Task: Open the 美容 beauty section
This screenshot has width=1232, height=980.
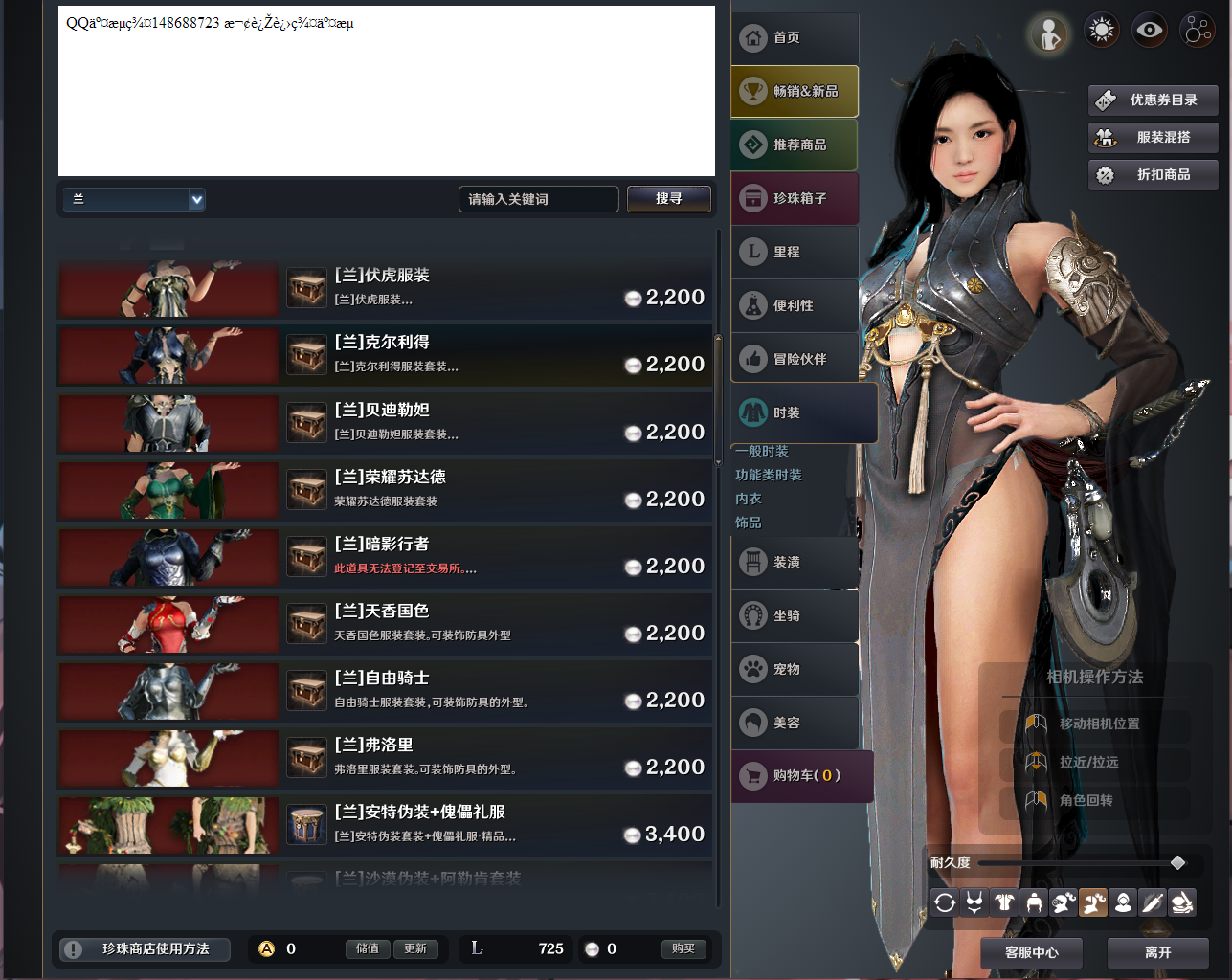Action: click(795, 723)
